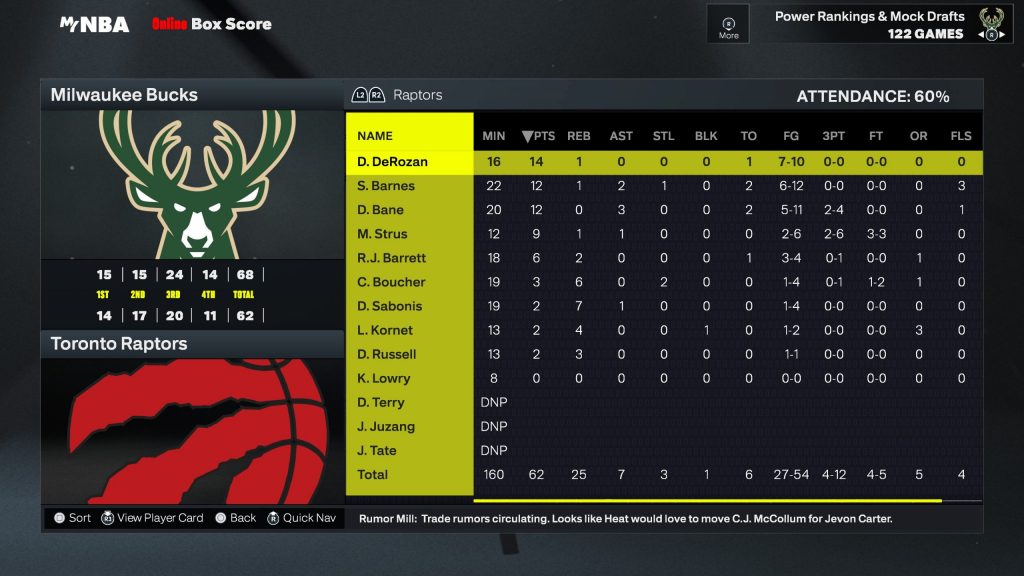The image size is (1024, 576).
Task: Pick M. Strus from the list
Action: click(381, 234)
